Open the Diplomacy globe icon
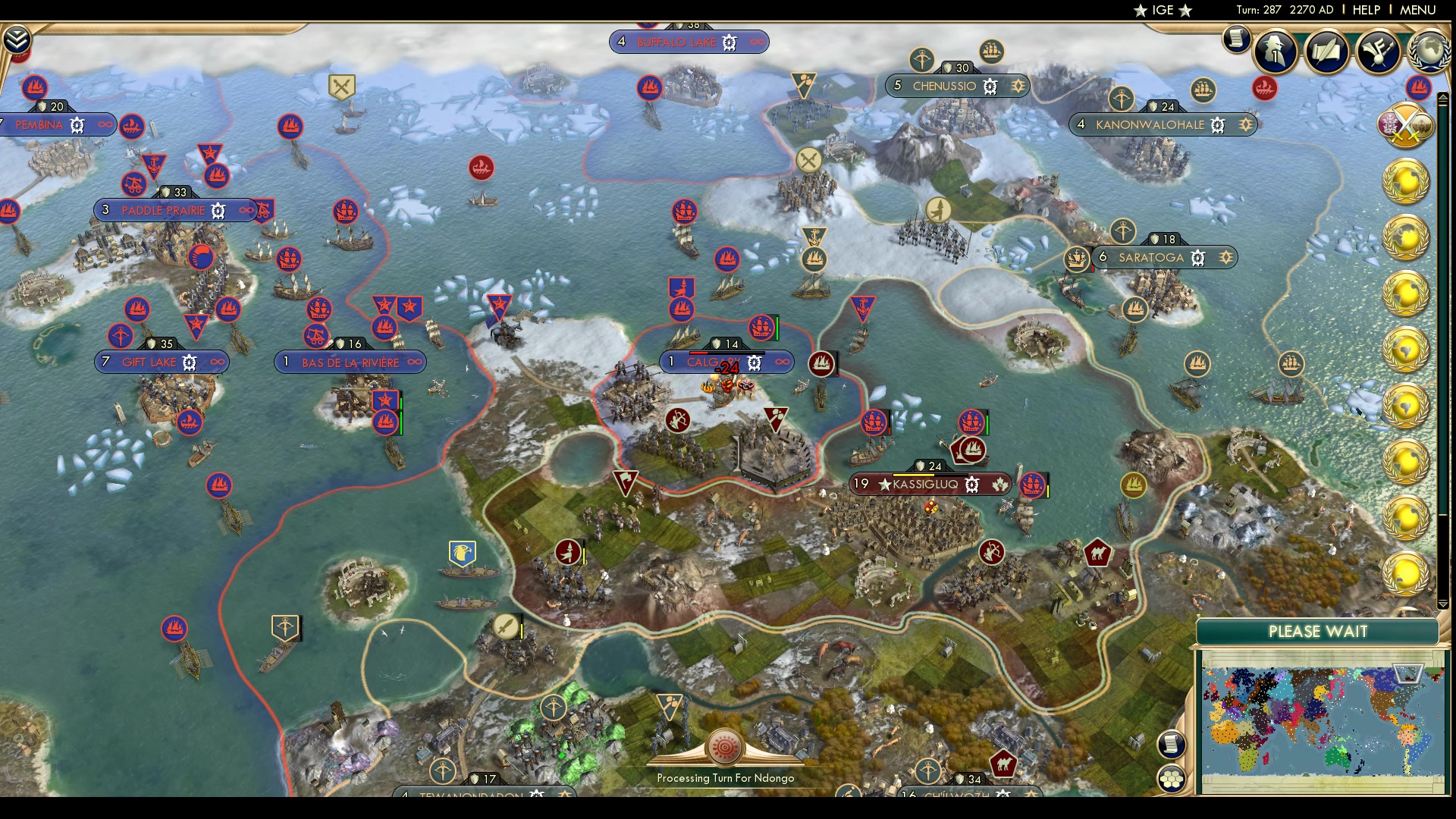Image resolution: width=1456 pixels, height=819 pixels. pos(1429,52)
